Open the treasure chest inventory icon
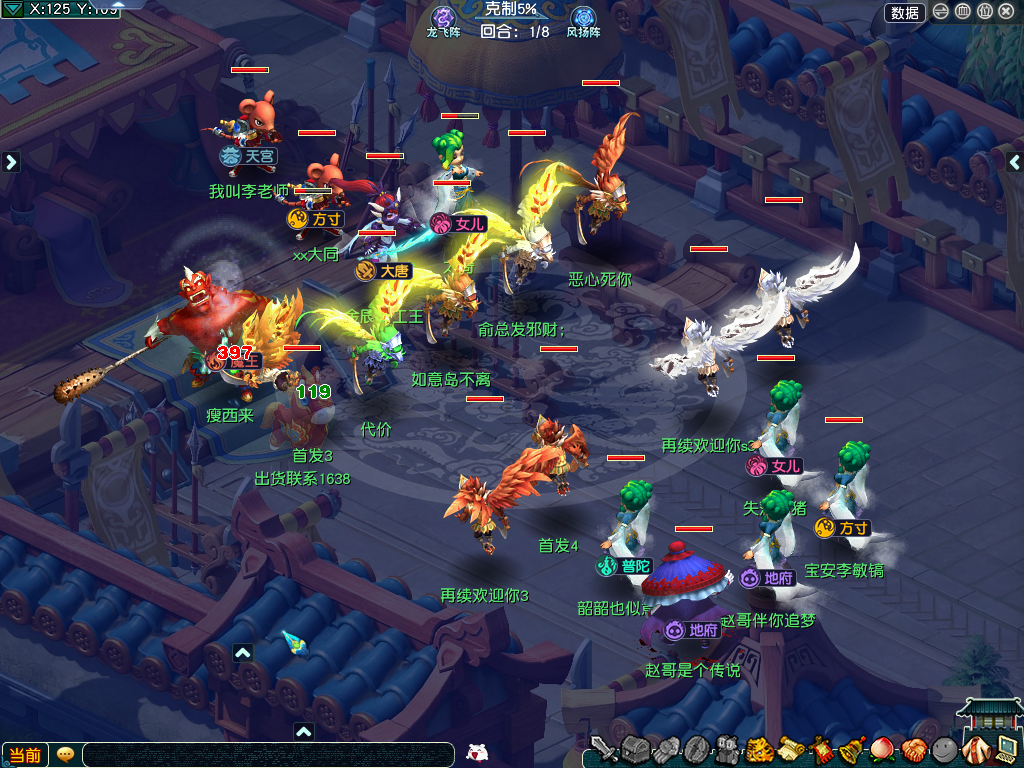The image size is (1024, 768). 636,749
